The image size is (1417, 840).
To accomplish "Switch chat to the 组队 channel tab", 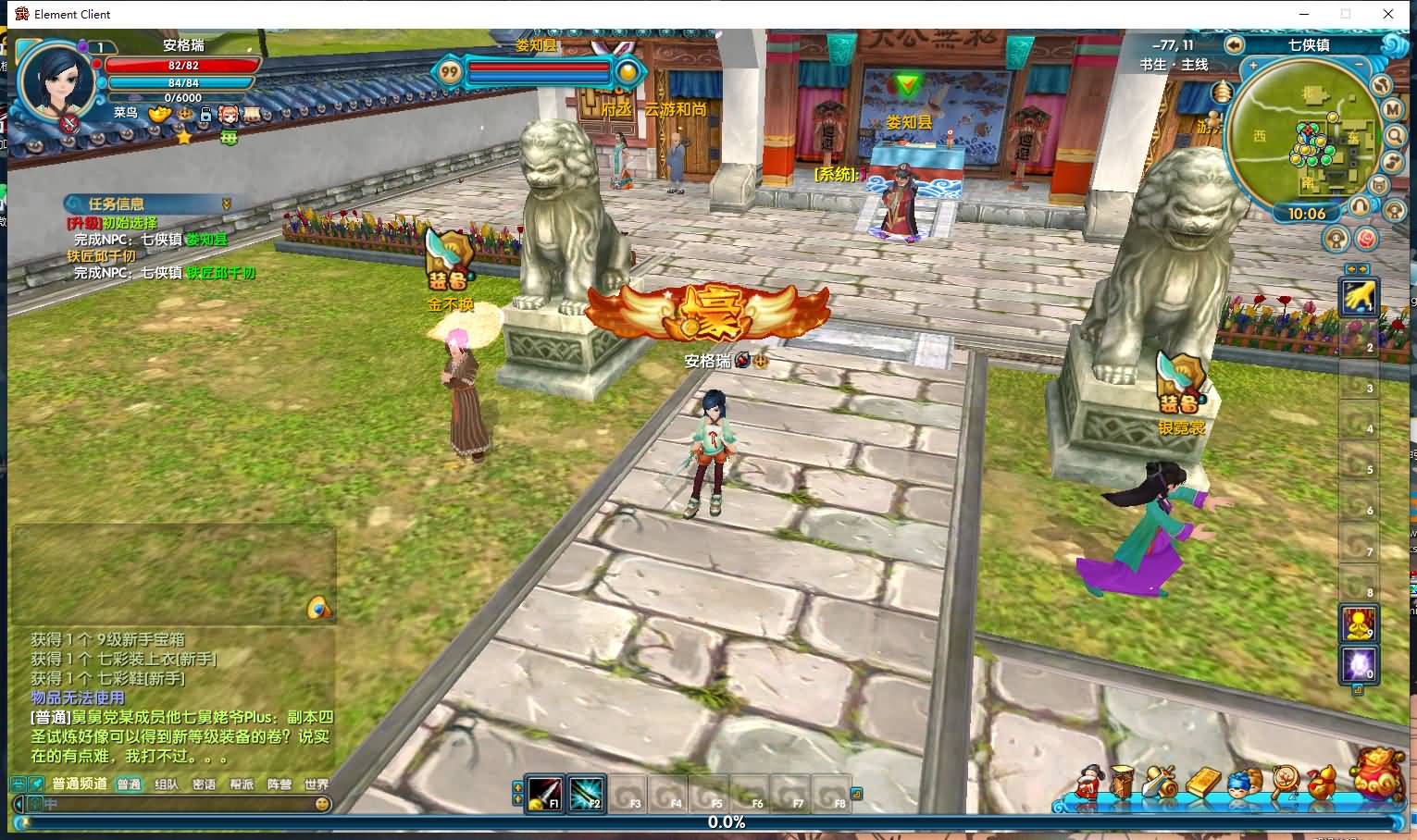I will (167, 784).
